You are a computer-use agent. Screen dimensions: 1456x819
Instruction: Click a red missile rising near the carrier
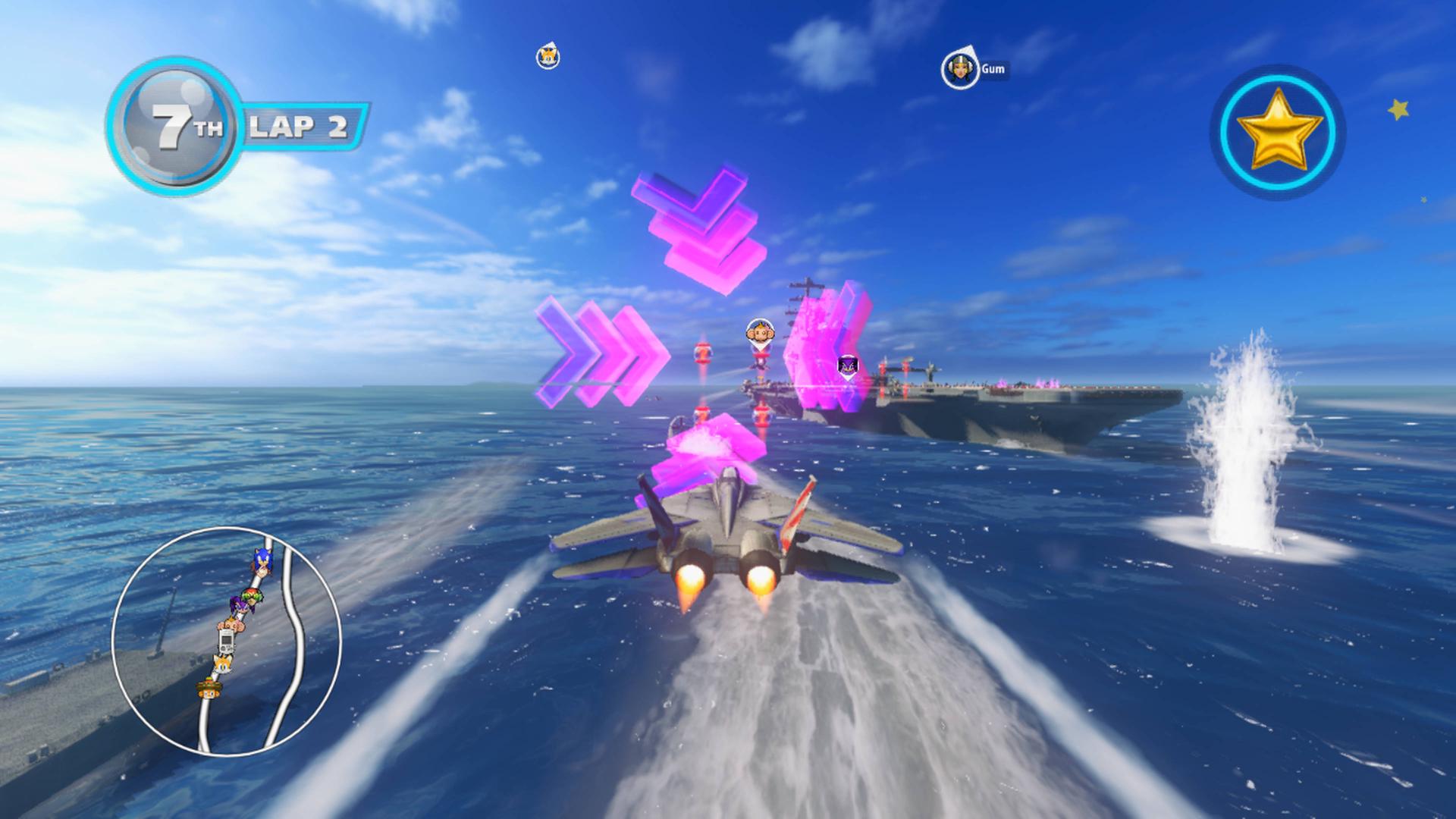[x=702, y=354]
